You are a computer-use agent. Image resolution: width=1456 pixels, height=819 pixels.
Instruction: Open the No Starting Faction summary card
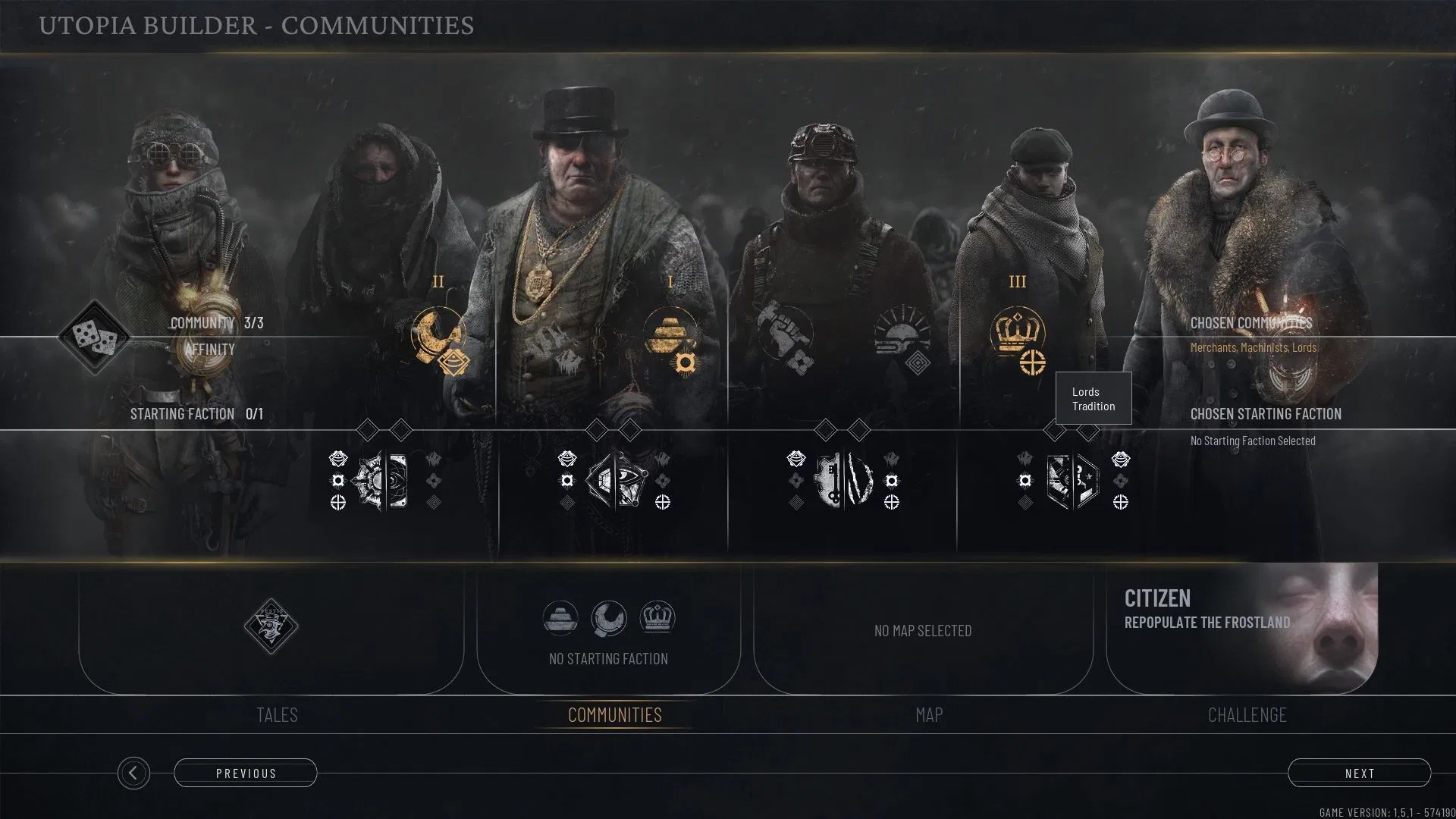608,629
